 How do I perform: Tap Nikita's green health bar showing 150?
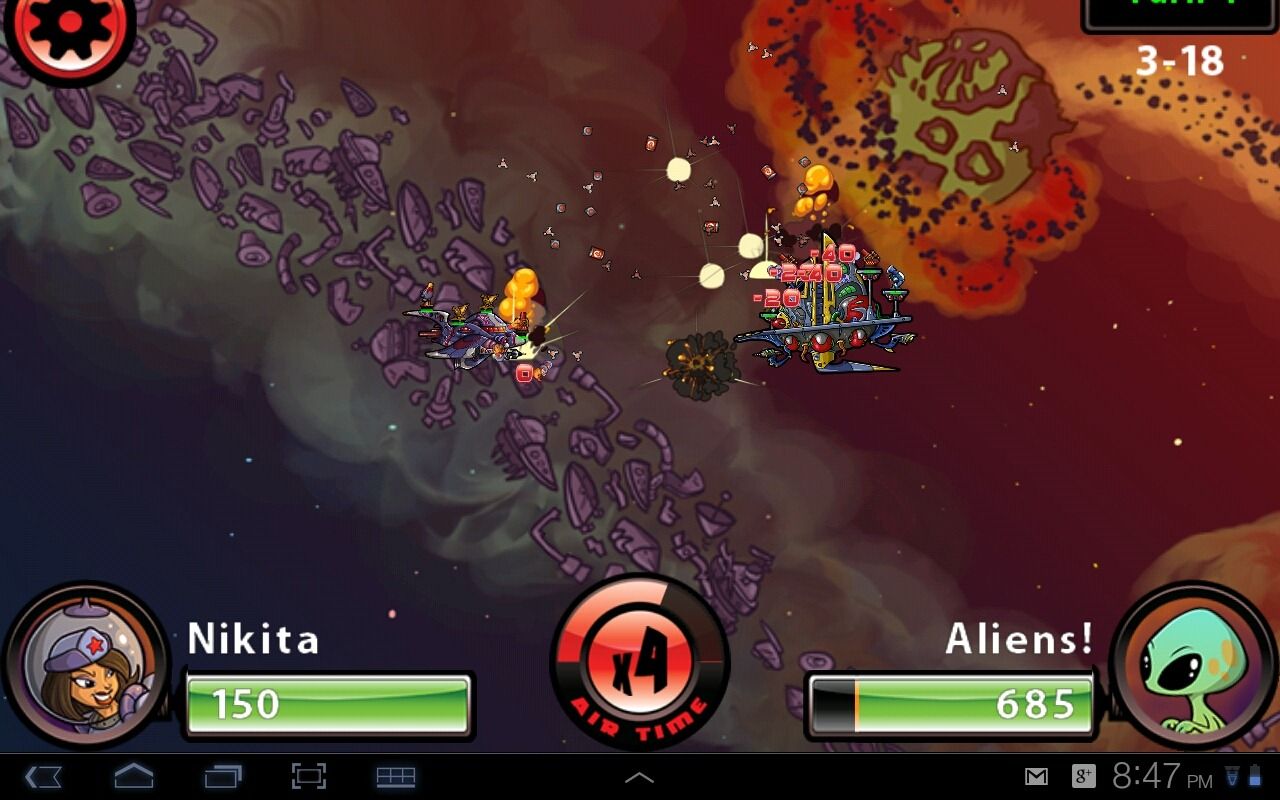[x=327, y=703]
